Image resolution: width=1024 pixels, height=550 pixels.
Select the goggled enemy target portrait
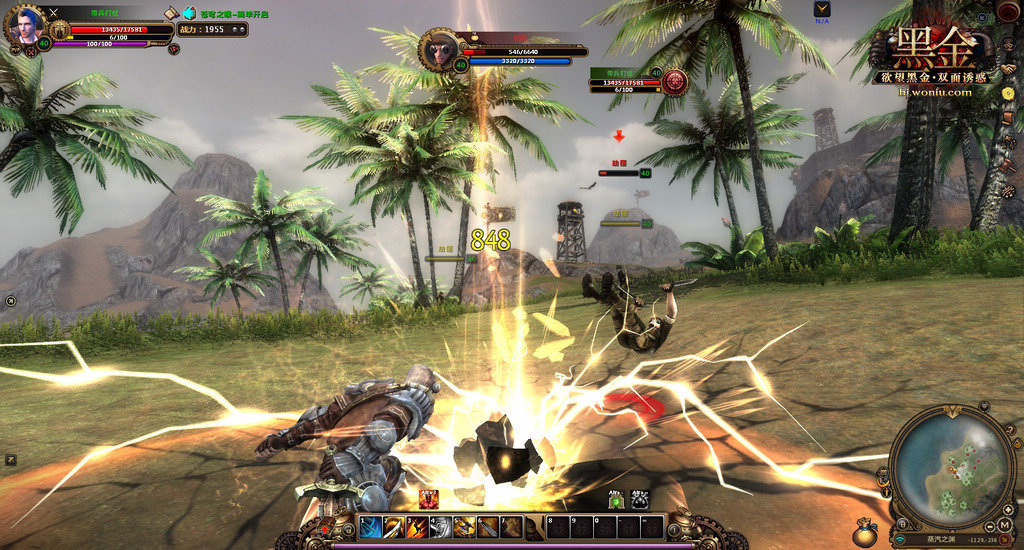[441, 48]
